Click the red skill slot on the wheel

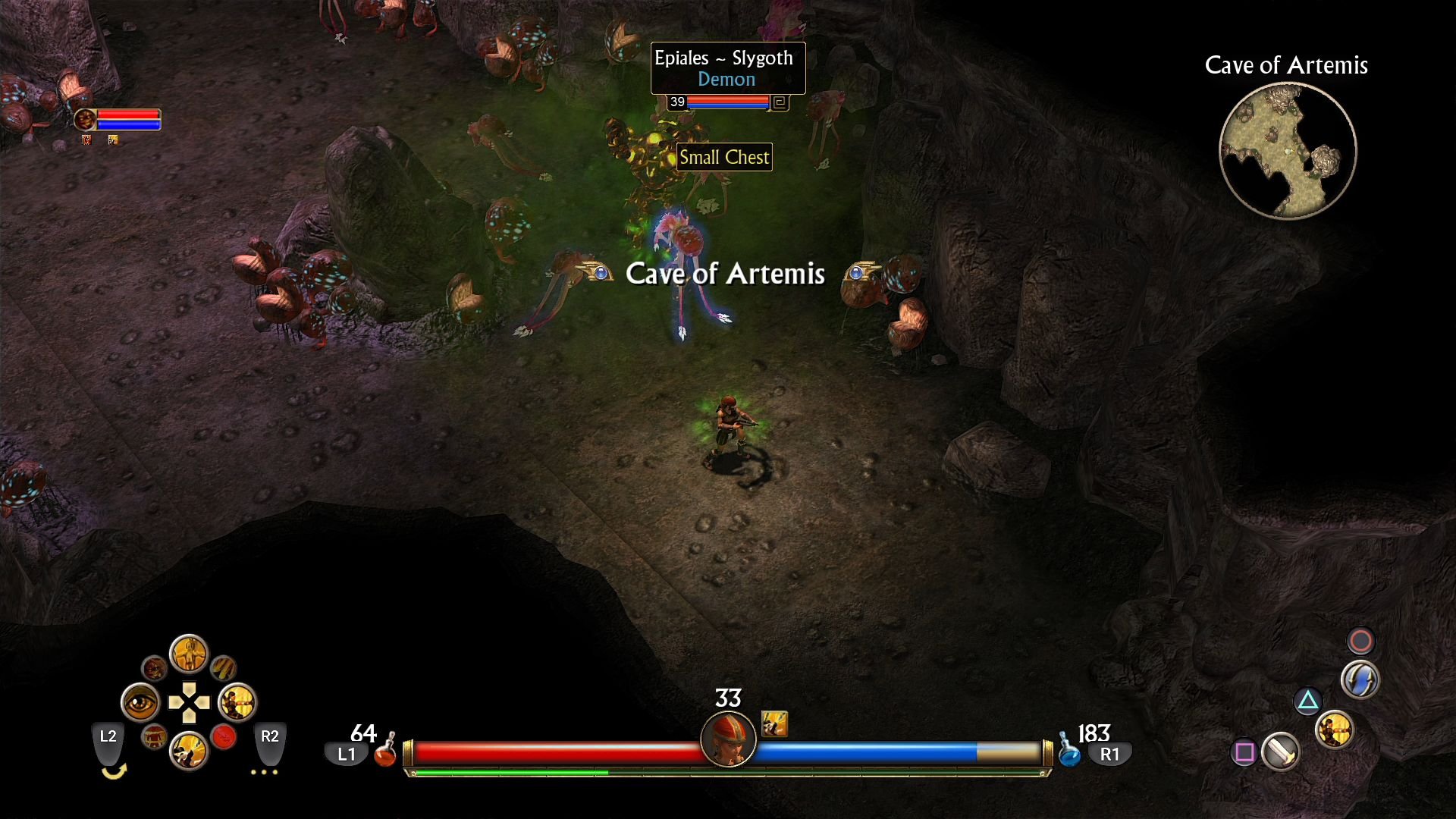pyautogui.click(x=223, y=736)
